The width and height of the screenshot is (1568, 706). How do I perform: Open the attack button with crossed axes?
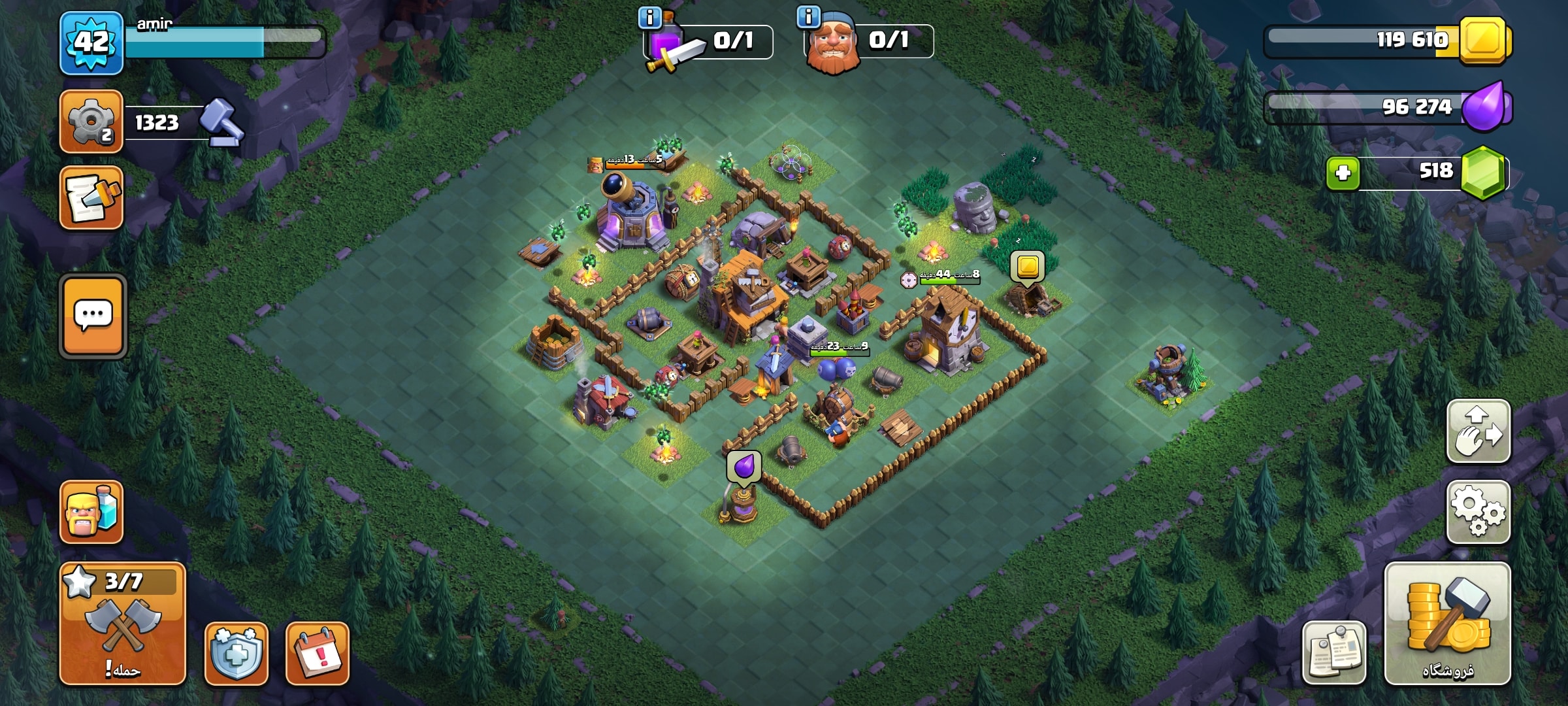123,624
